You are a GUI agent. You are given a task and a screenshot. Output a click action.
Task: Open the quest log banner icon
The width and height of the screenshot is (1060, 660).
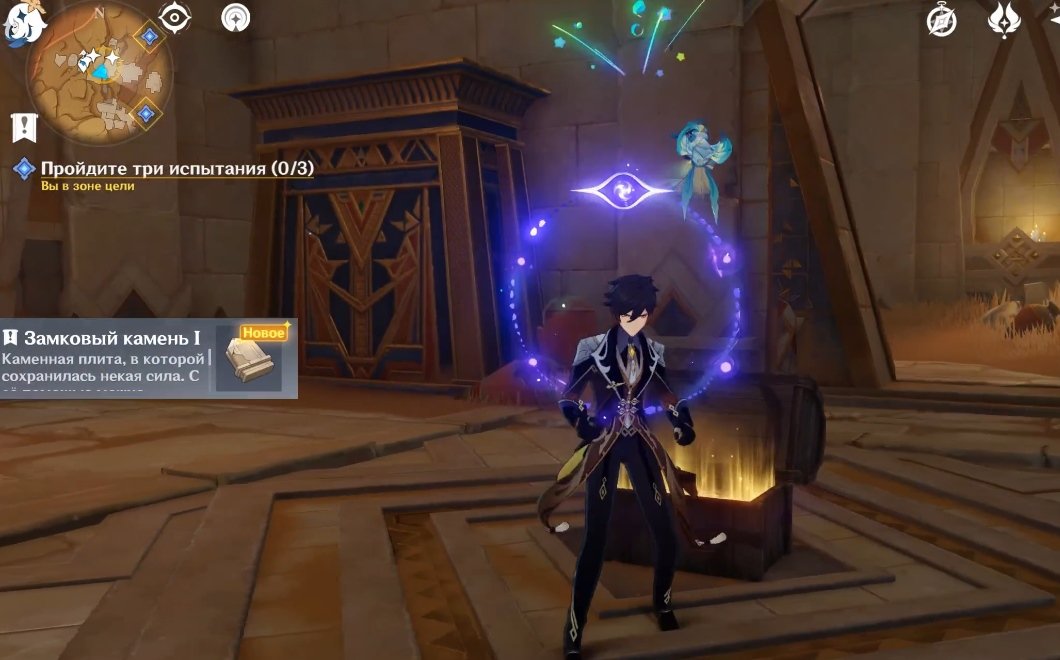[x=24, y=127]
